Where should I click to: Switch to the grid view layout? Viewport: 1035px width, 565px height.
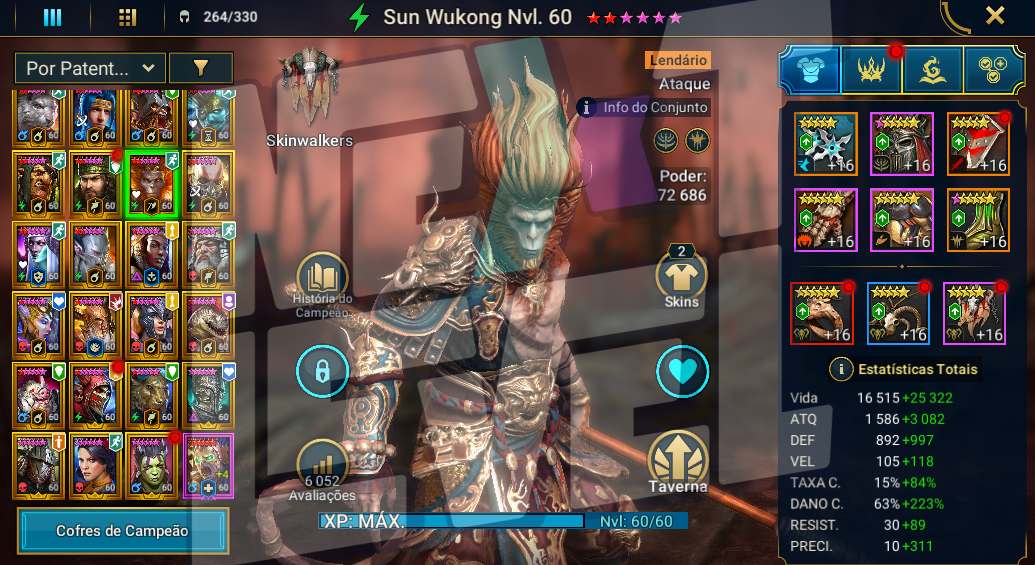pos(127,17)
